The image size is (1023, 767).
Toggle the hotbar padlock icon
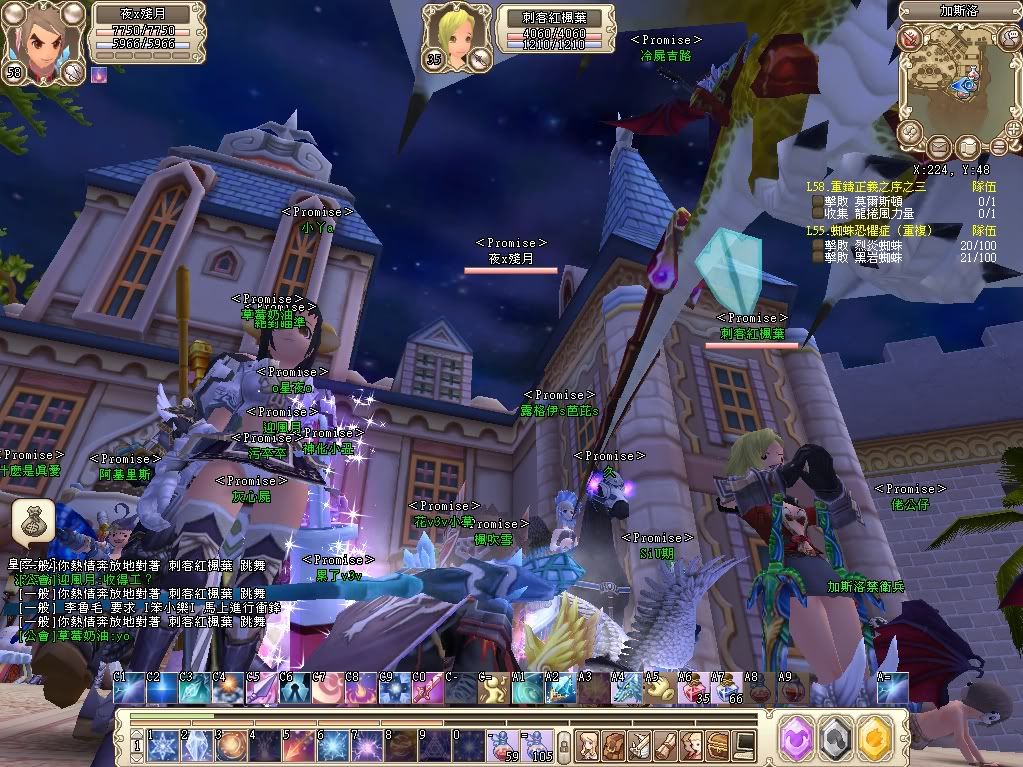564,746
